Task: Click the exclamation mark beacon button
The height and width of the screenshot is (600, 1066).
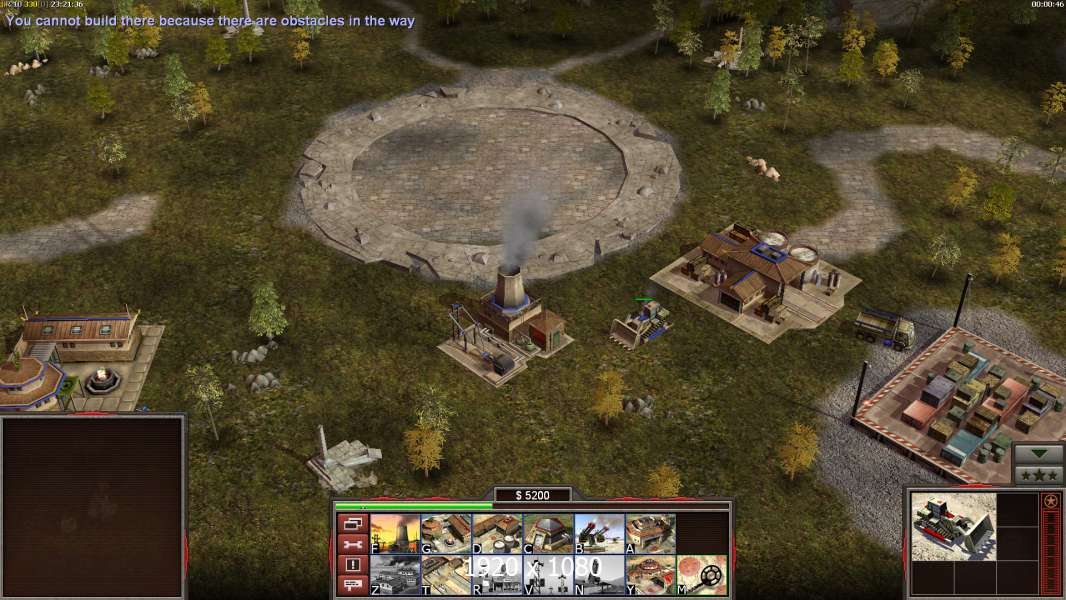Action: click(x=351, y=565)
